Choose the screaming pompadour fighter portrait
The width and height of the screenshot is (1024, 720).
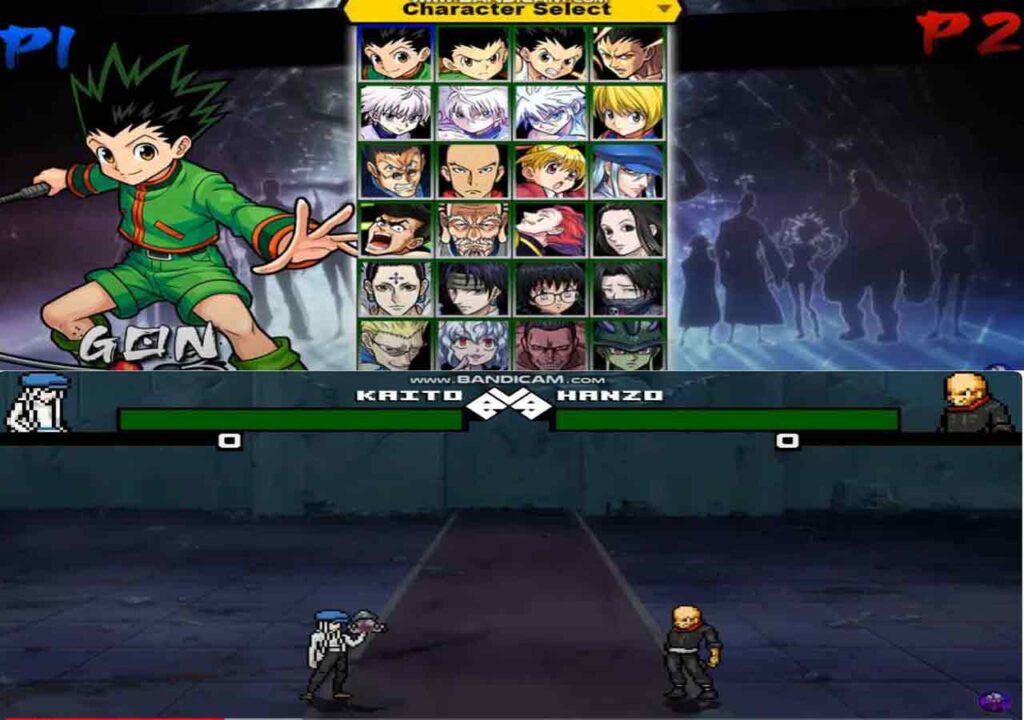[x=396, y=230]
